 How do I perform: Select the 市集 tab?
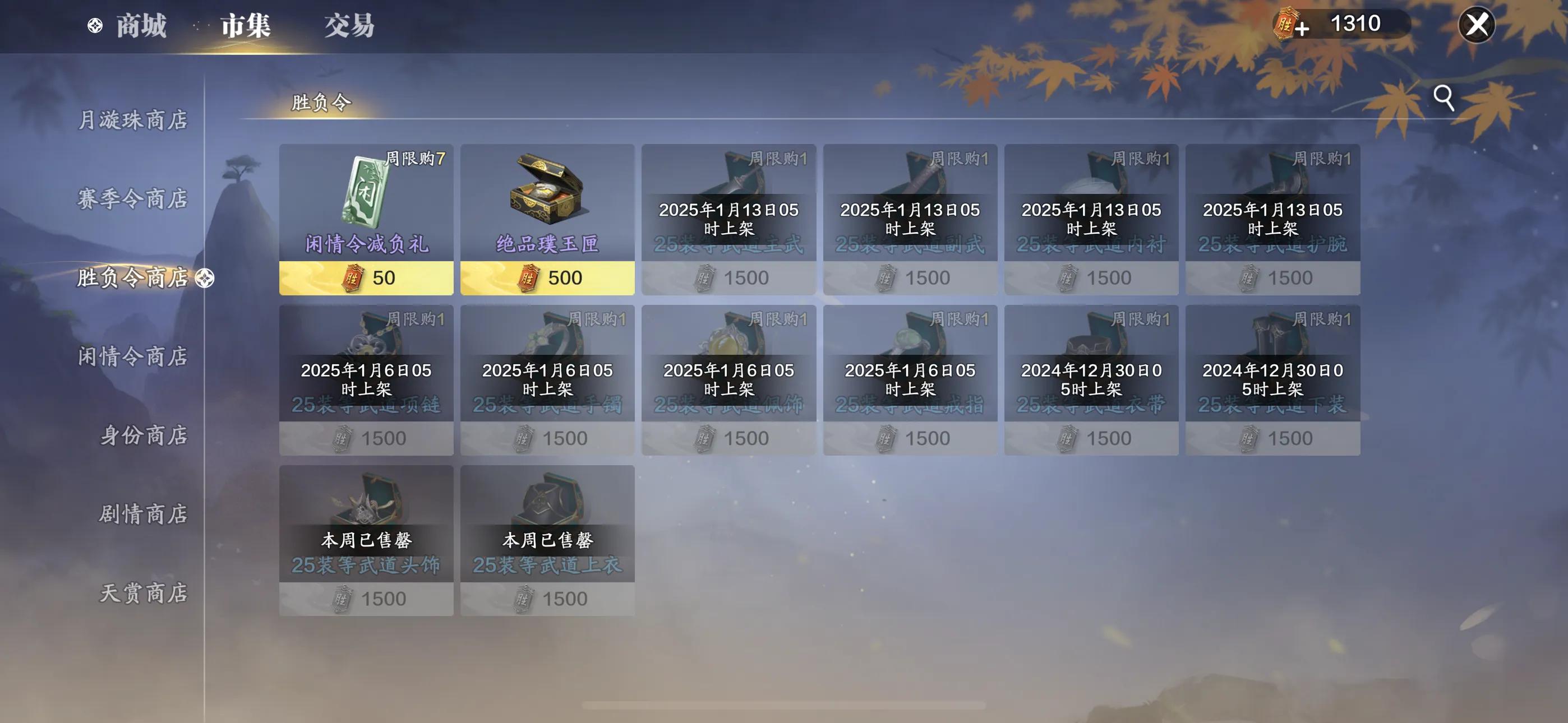point(245,26)
